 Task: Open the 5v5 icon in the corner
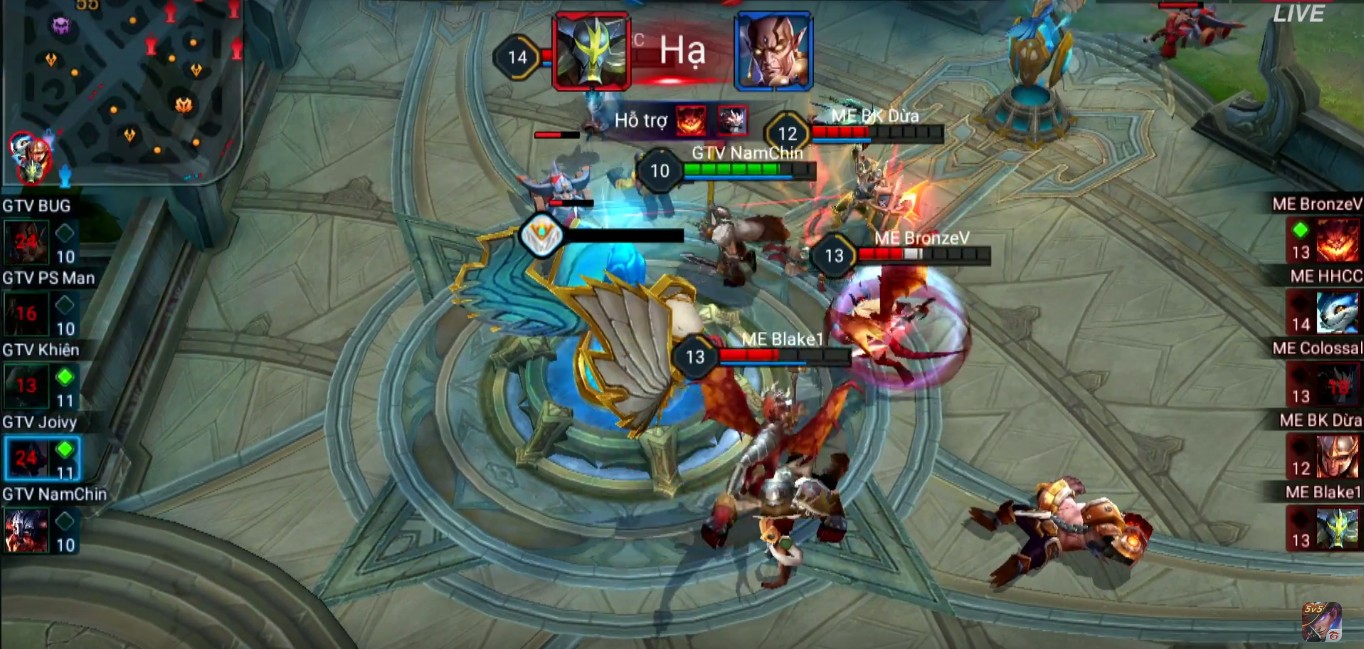pyautogui.click(x=1321, y=621)
